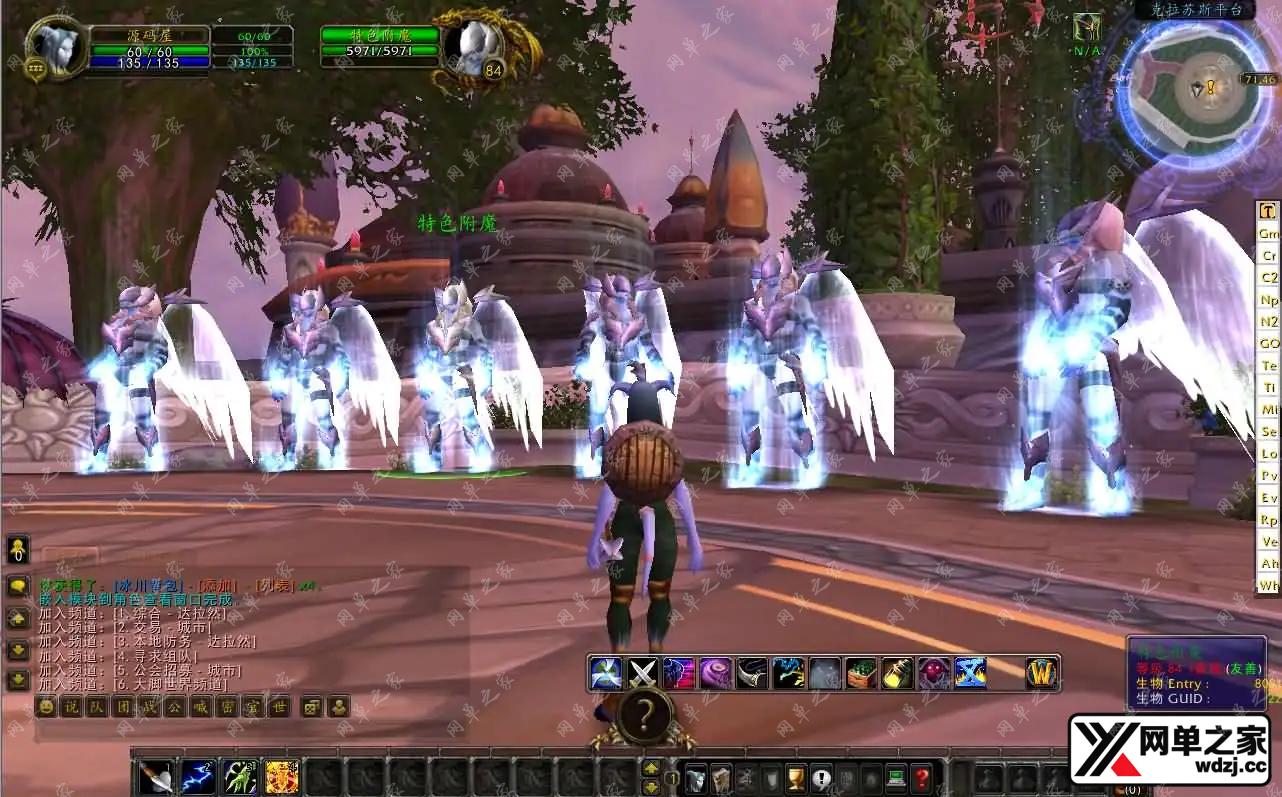The image size is (1282, 797).
Task: Open the chat emote smiley button
Action: [45, 706]
